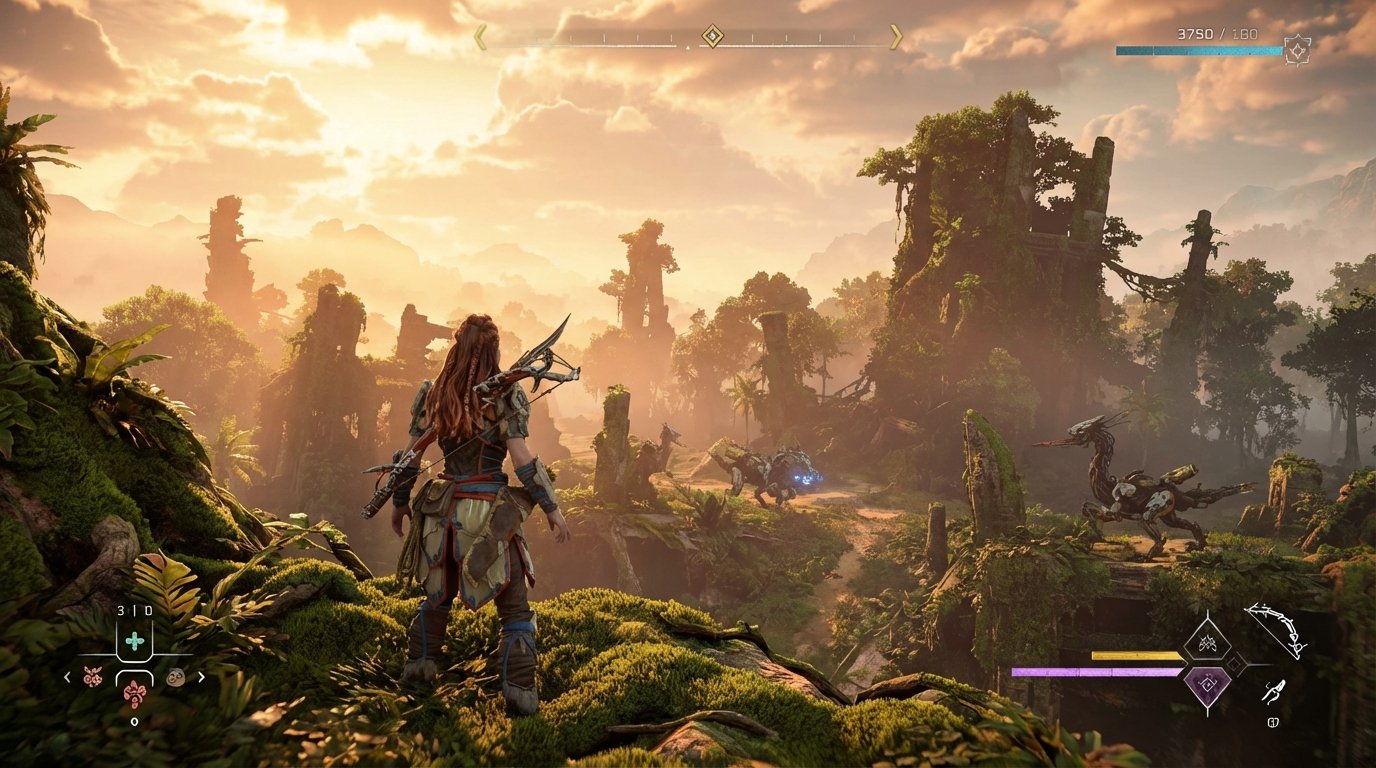Image resolution: width=1376 pixels, height=768 pixels.
Task: Click the quest marker diamond on the compass
Action: click(x=712, y=36)
